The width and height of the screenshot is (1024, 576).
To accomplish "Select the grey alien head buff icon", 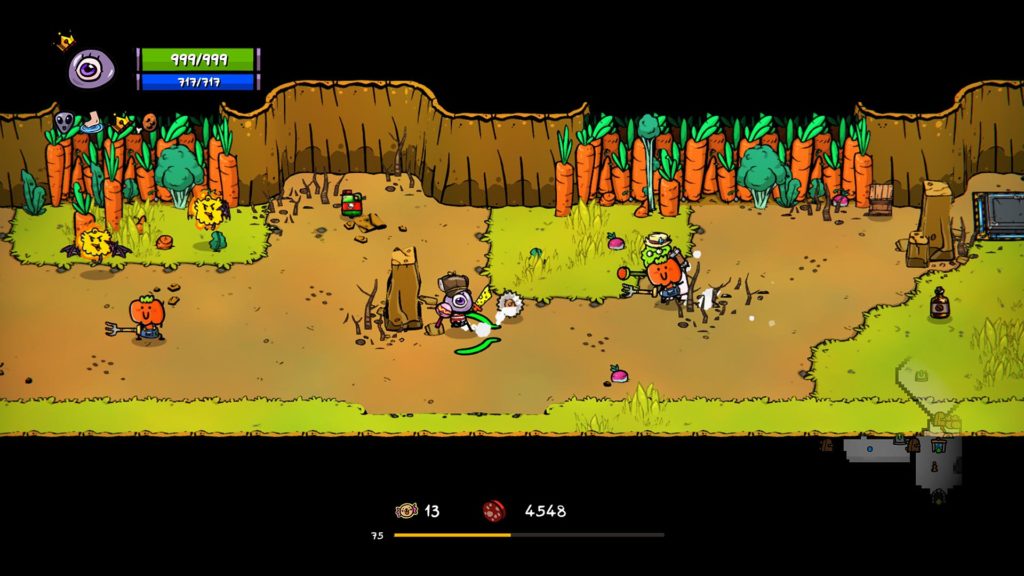I will pos(65,123).
